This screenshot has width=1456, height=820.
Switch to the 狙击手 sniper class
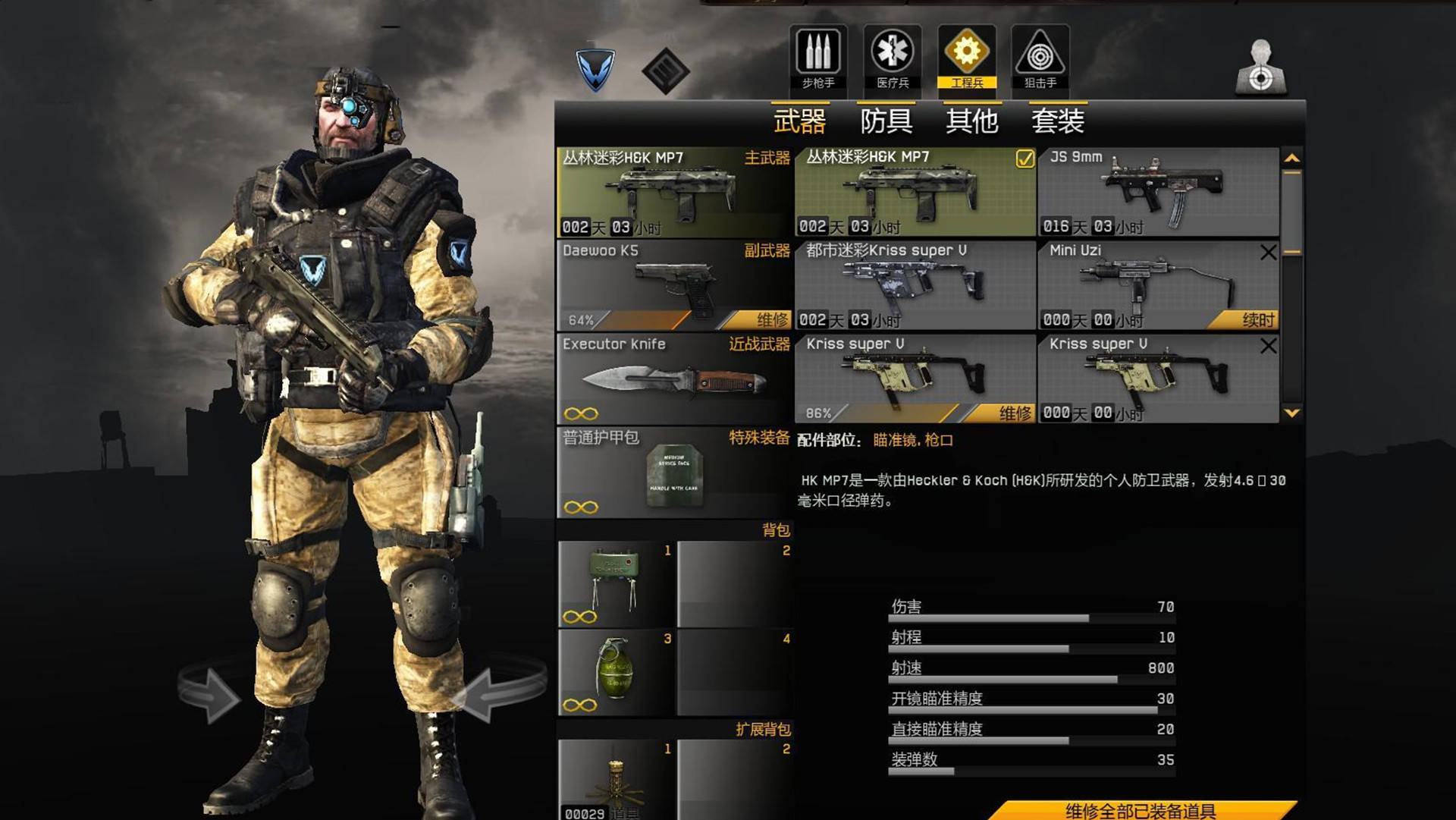1040,58
